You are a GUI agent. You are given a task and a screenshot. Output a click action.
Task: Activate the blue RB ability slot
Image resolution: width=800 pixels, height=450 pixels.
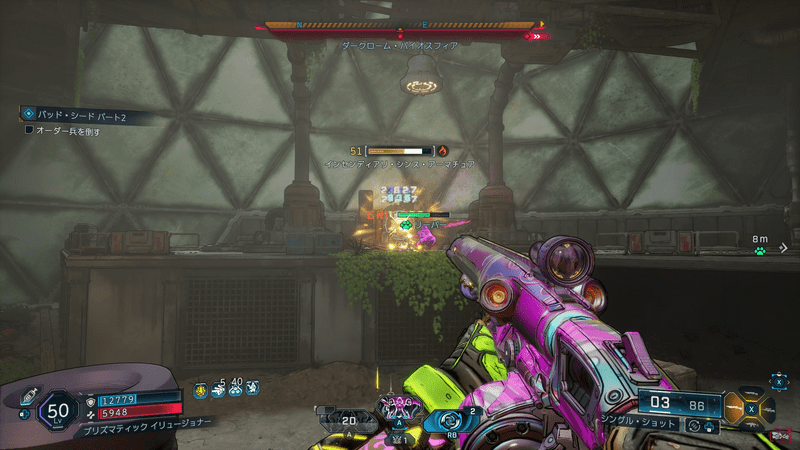pyautogui.click(x=445, y=421)
